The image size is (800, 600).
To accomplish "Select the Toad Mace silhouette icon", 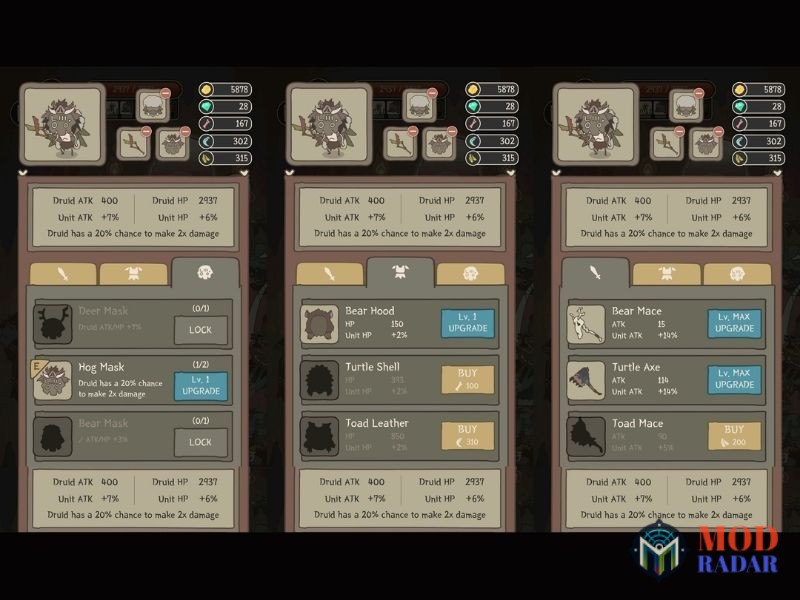I will (x=587, y=436).
